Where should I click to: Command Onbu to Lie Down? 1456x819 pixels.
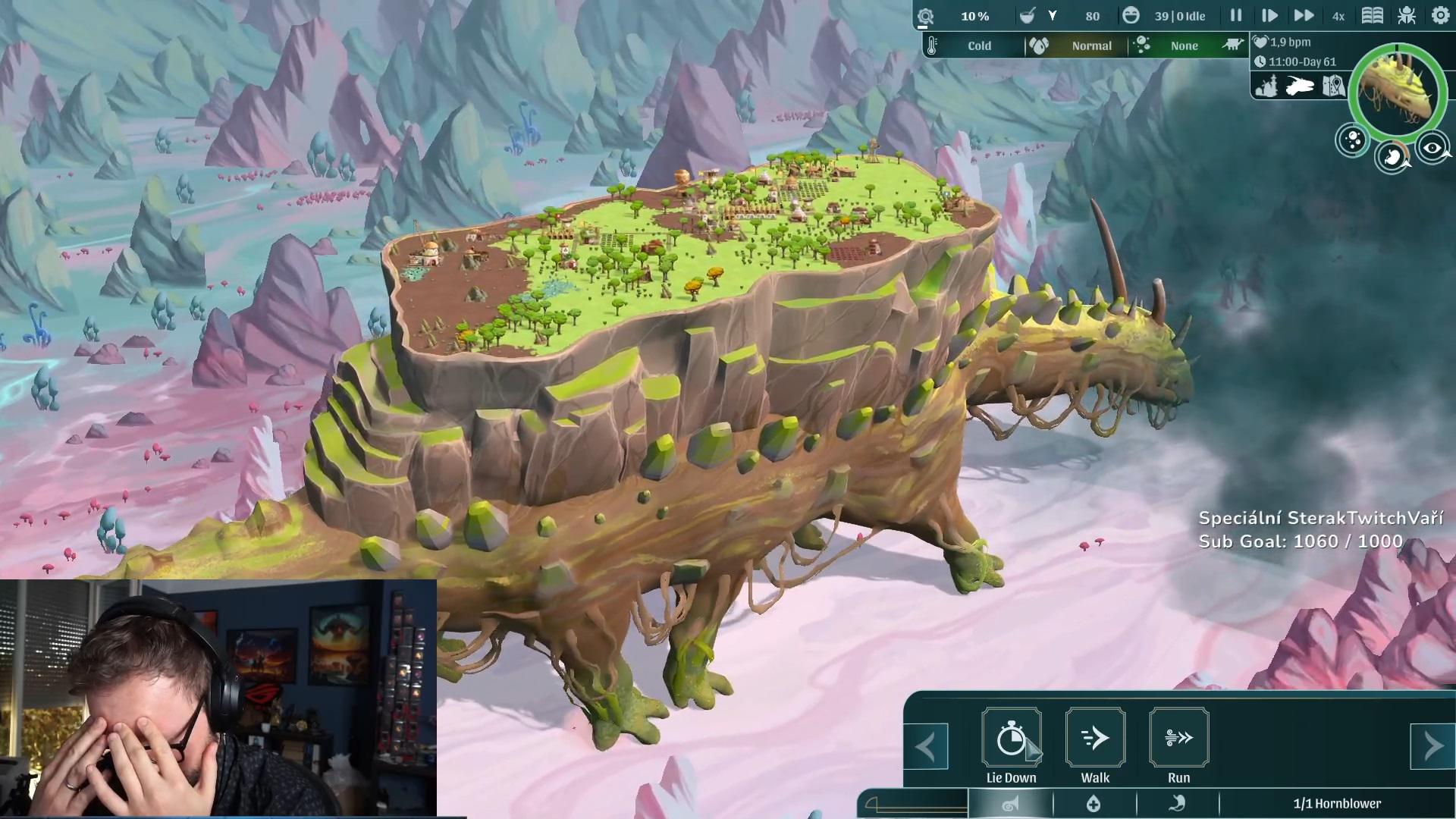[1011, 738]
